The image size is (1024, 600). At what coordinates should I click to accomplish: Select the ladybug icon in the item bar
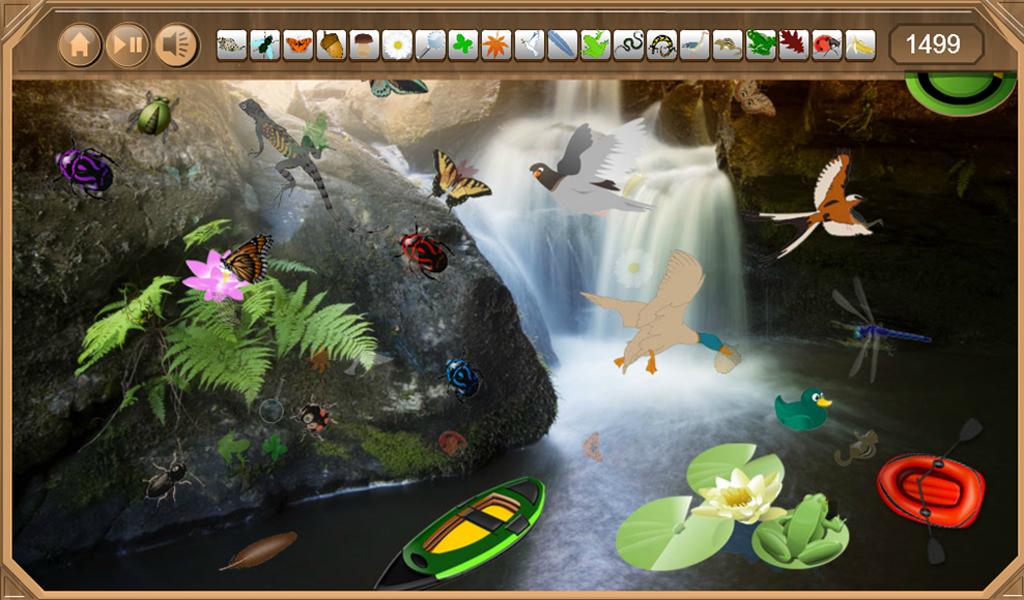click(826, 45)
